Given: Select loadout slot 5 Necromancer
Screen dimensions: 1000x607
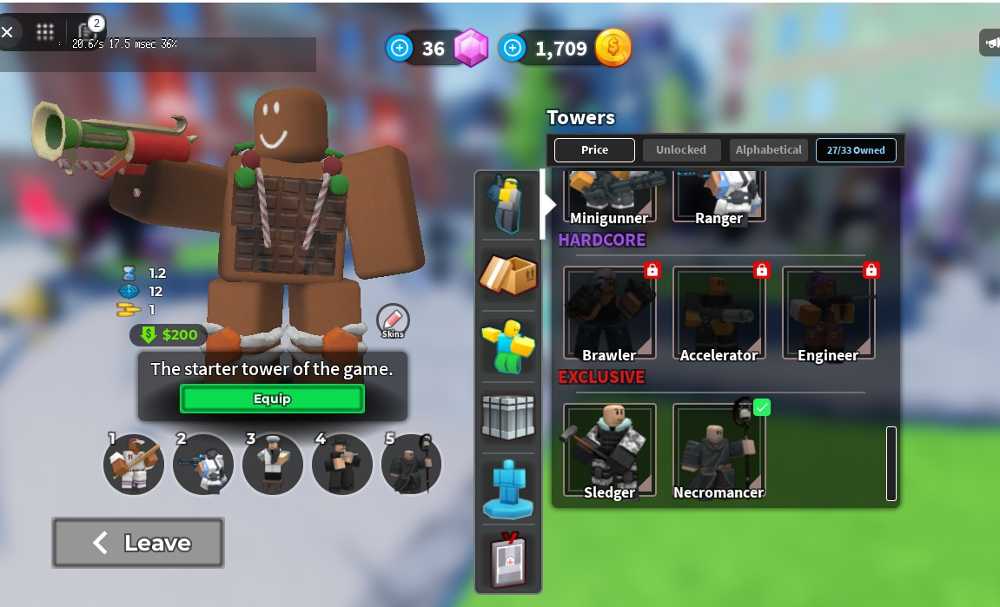Looking at the screenshot, I should (x=411, y=463).
